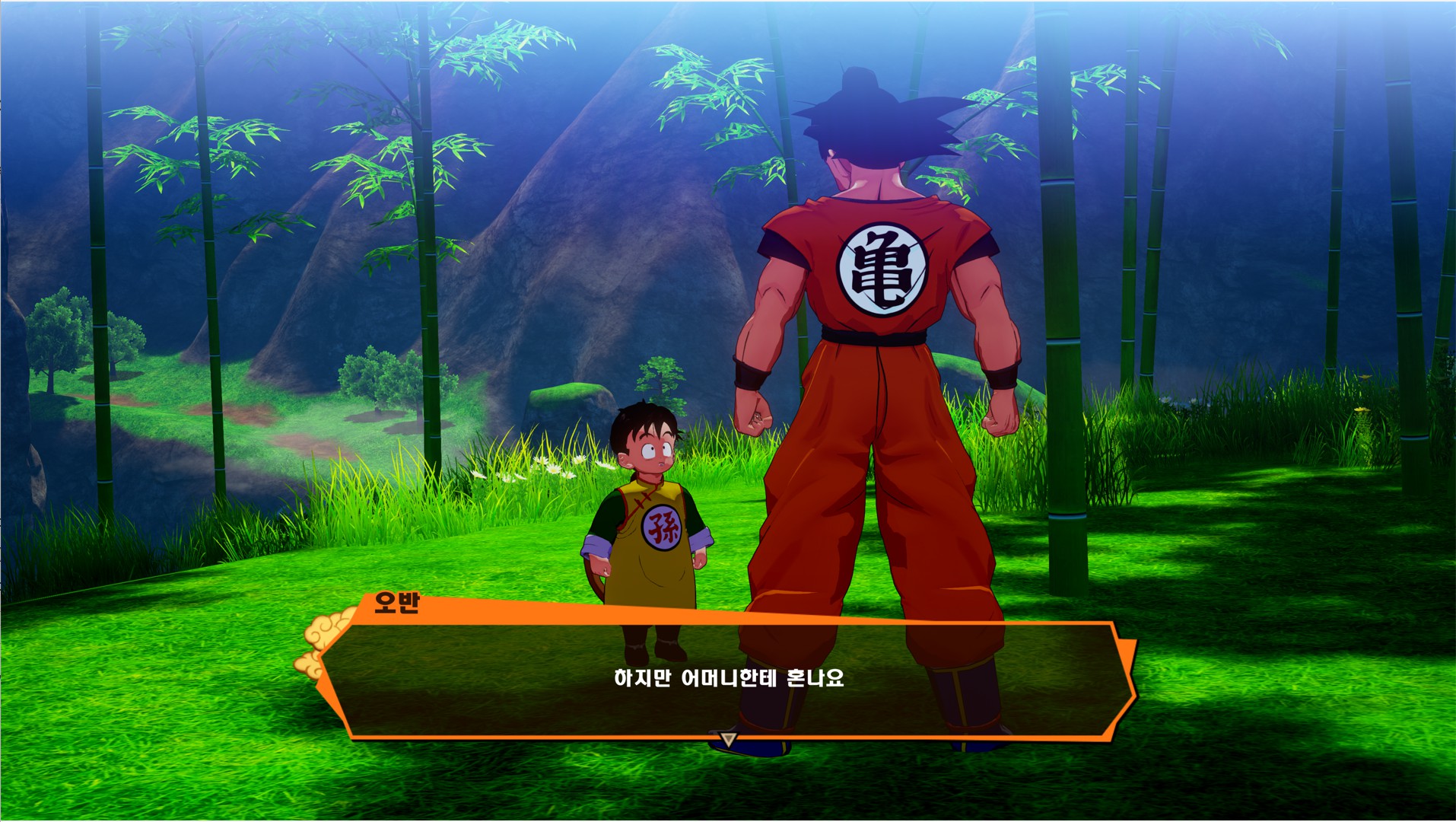The image size is (1456, 822).
Task: Advance Gohan's orange dialogue box
Action: (729, 679)
